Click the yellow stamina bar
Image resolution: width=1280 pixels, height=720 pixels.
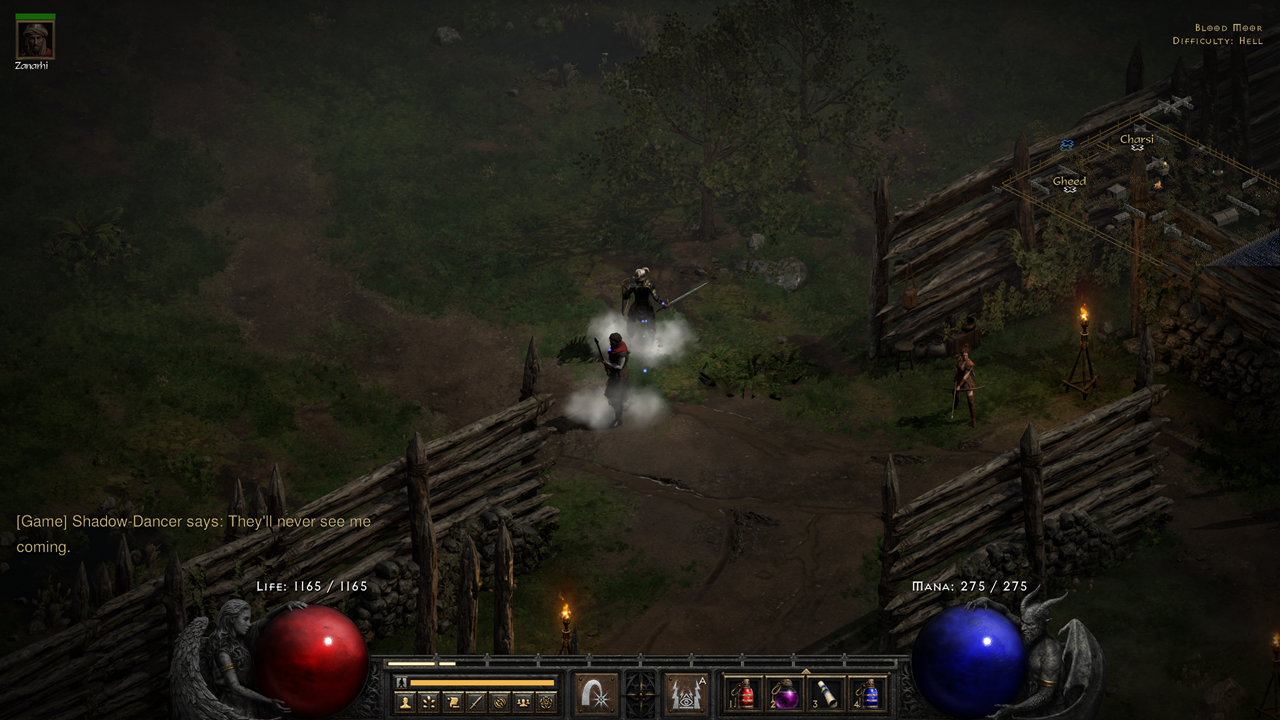click(482, 682)
